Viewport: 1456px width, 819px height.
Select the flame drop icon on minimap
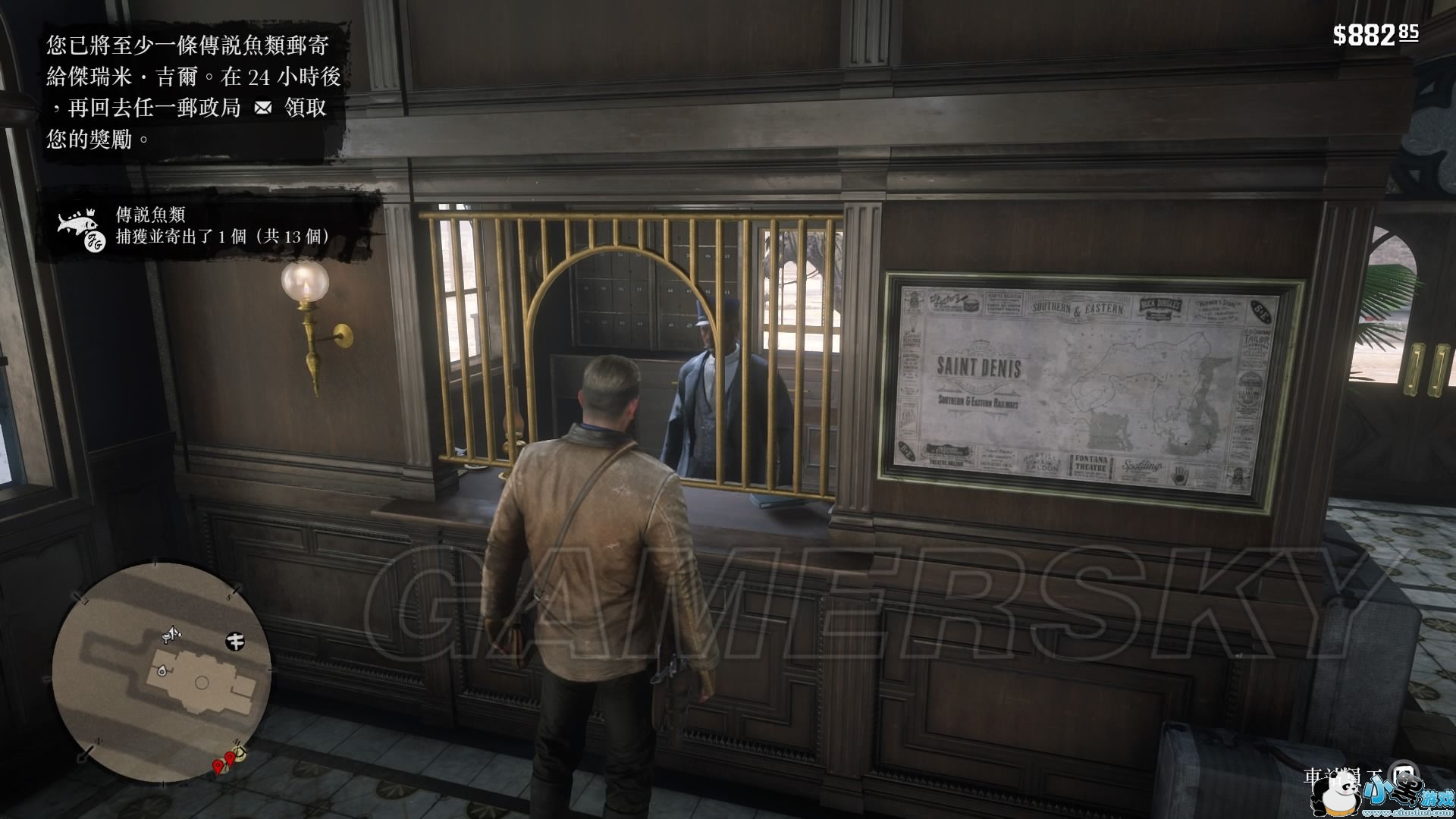tap(162, 670)
